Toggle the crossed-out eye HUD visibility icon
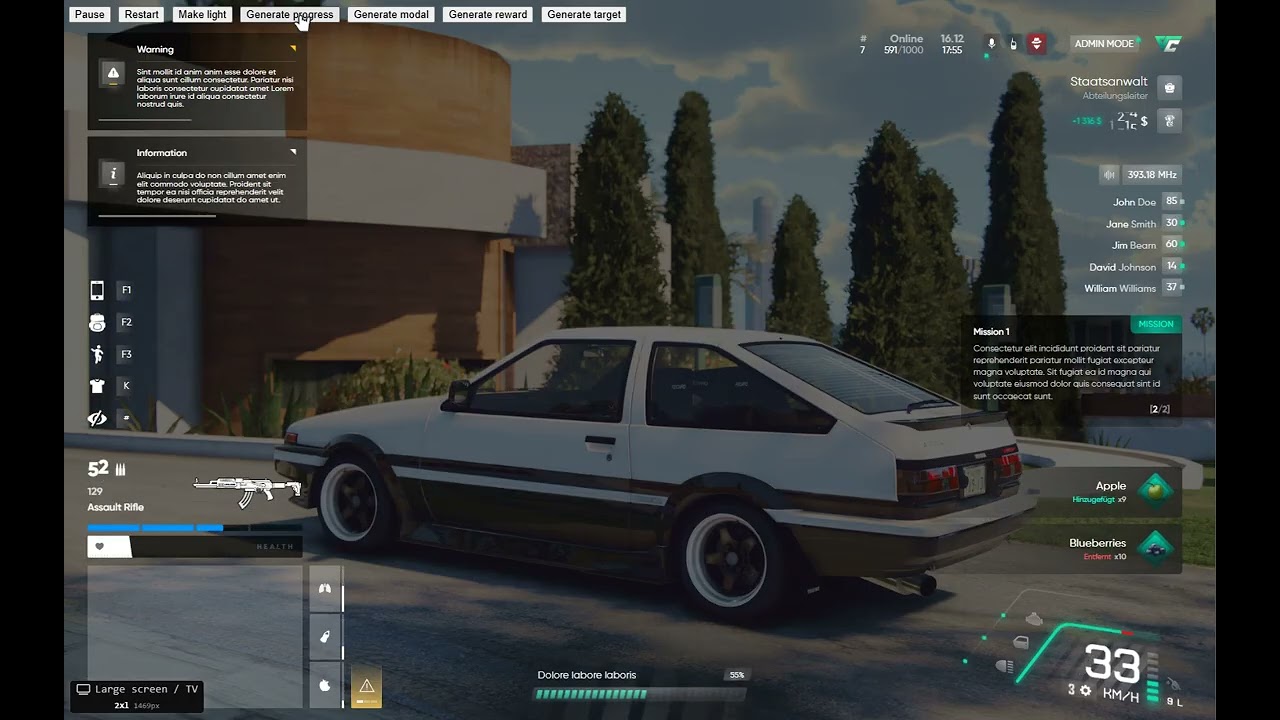Viewport: 1280px width, 720px height. [97, 418]
